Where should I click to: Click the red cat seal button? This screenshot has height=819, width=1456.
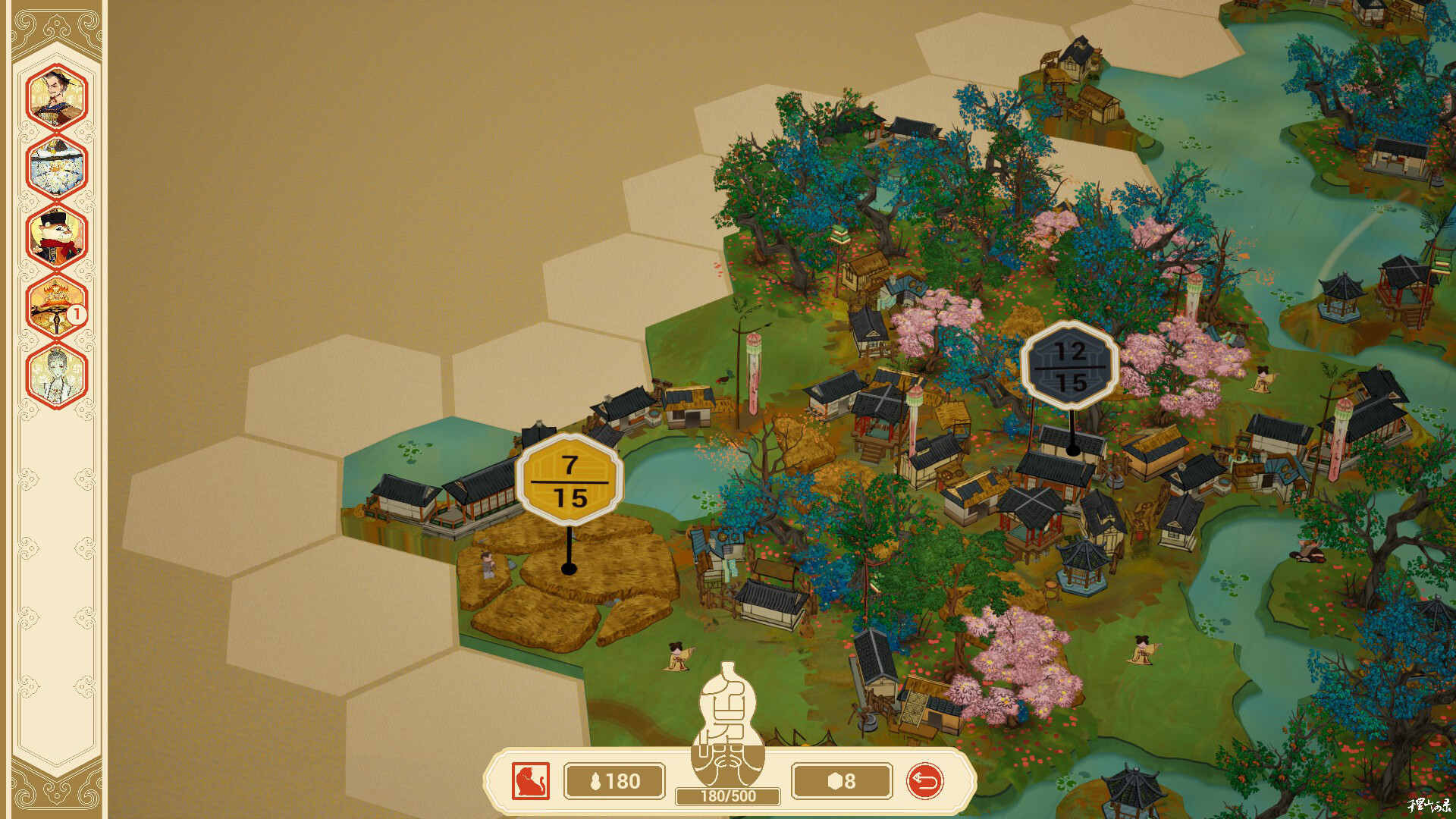(530, 781)
